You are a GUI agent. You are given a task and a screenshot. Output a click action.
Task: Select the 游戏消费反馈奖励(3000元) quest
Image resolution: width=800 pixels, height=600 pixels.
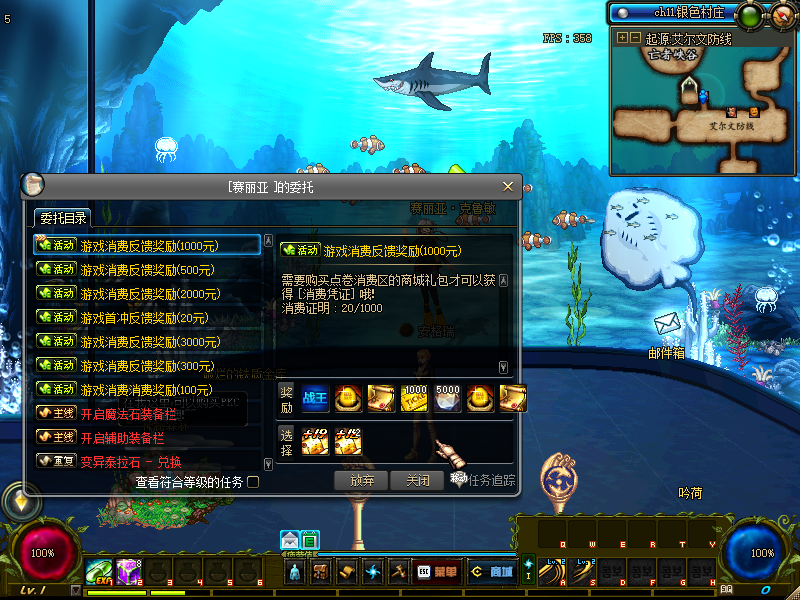(150, 342)
